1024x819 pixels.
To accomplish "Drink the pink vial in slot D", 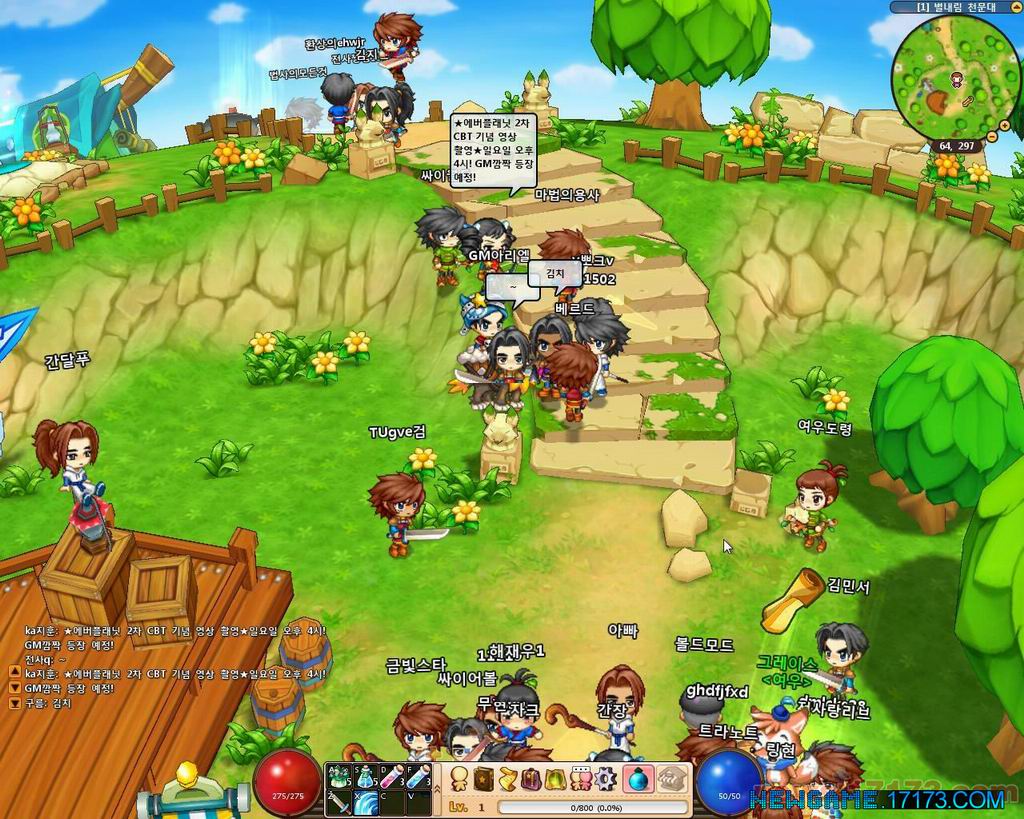I will (x=392, y=776).
